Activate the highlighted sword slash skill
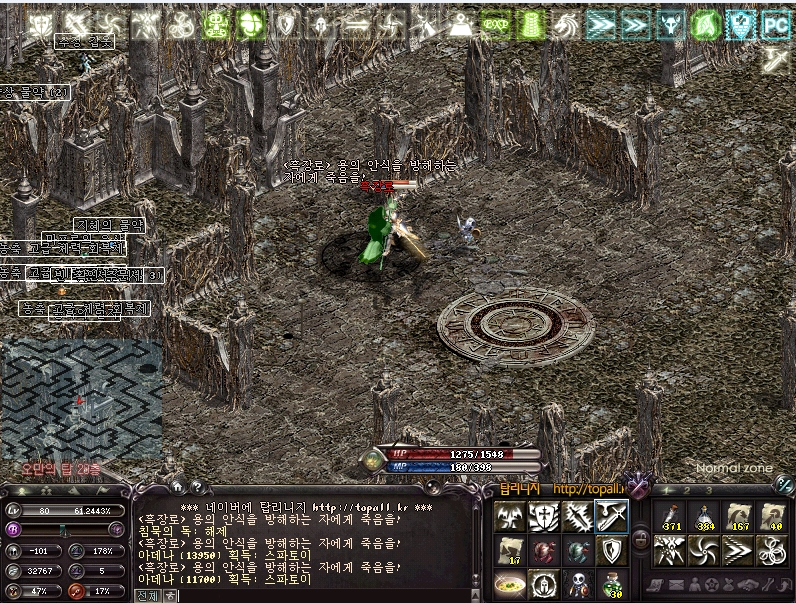 (612, 516)
